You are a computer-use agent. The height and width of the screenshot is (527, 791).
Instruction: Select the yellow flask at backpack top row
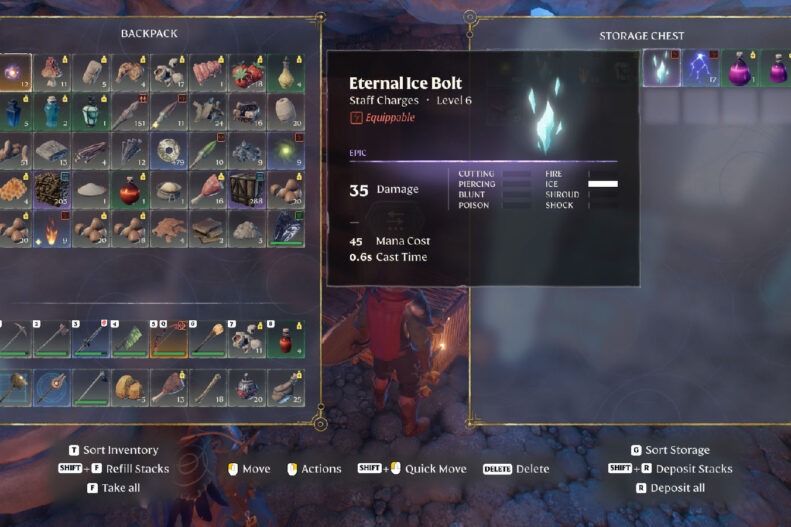point(285,72)
